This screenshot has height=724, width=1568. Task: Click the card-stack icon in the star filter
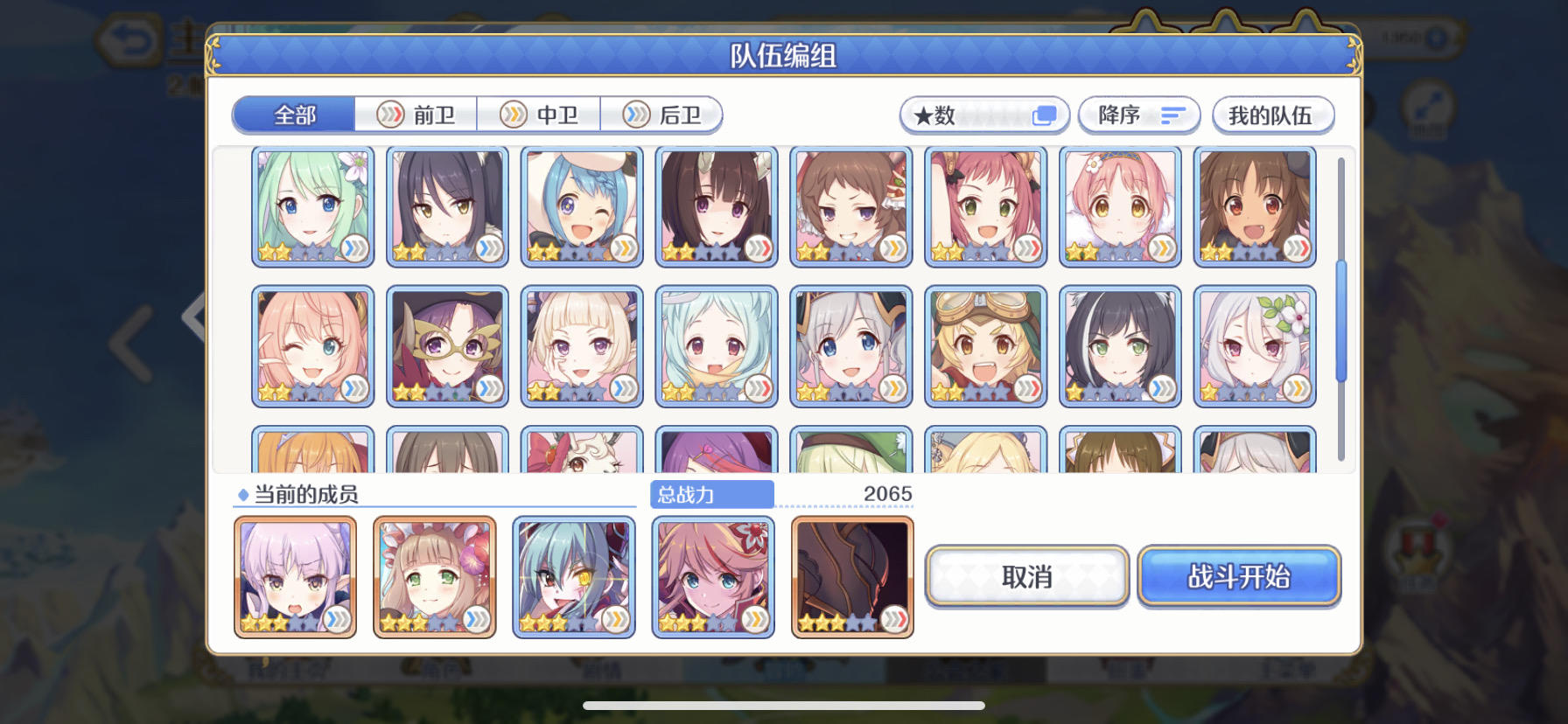[x=1043, y=114]
